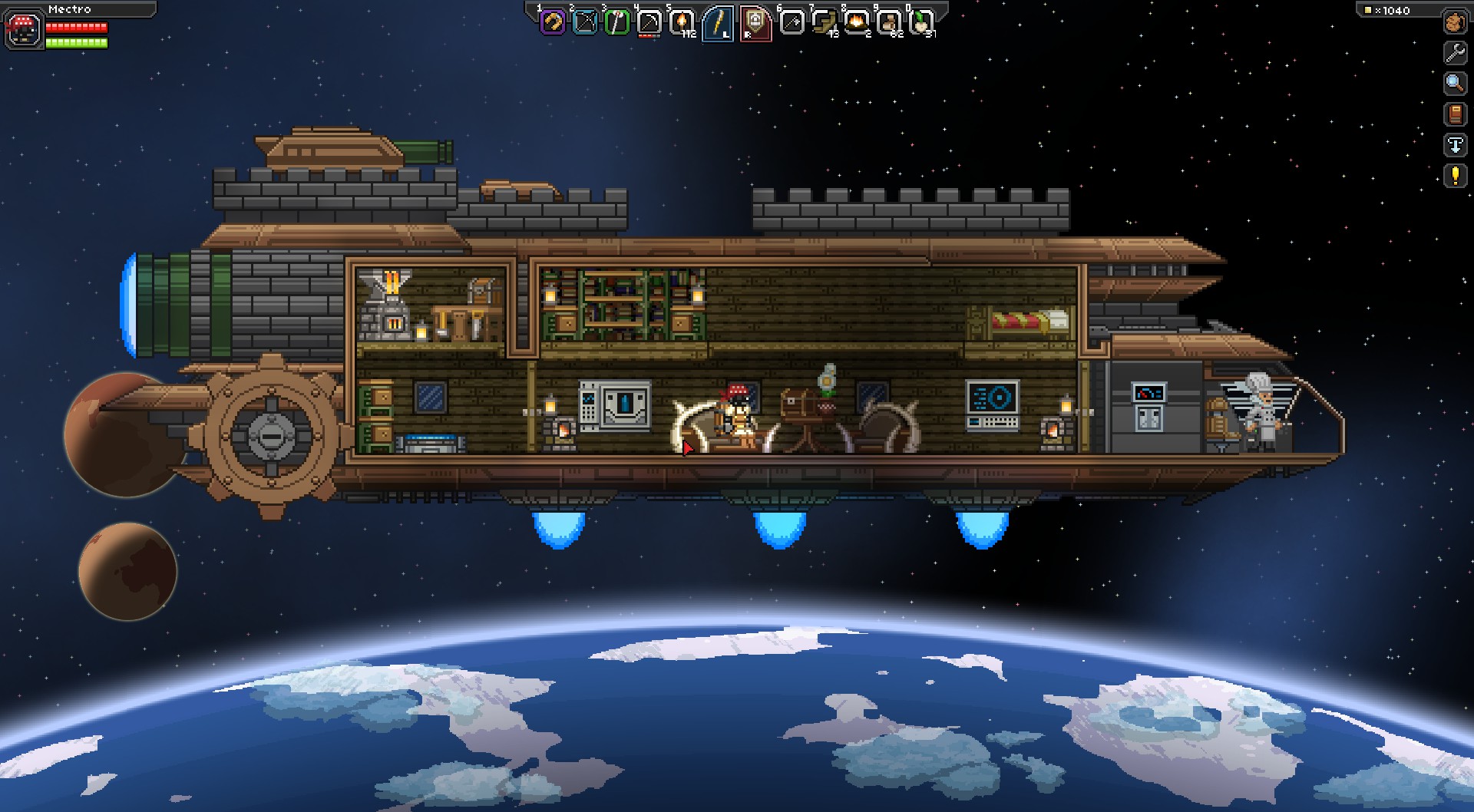This screenshot has height=812, width=1474.
Task: Open the wrench crafting menu
Action: point(1455,52)
